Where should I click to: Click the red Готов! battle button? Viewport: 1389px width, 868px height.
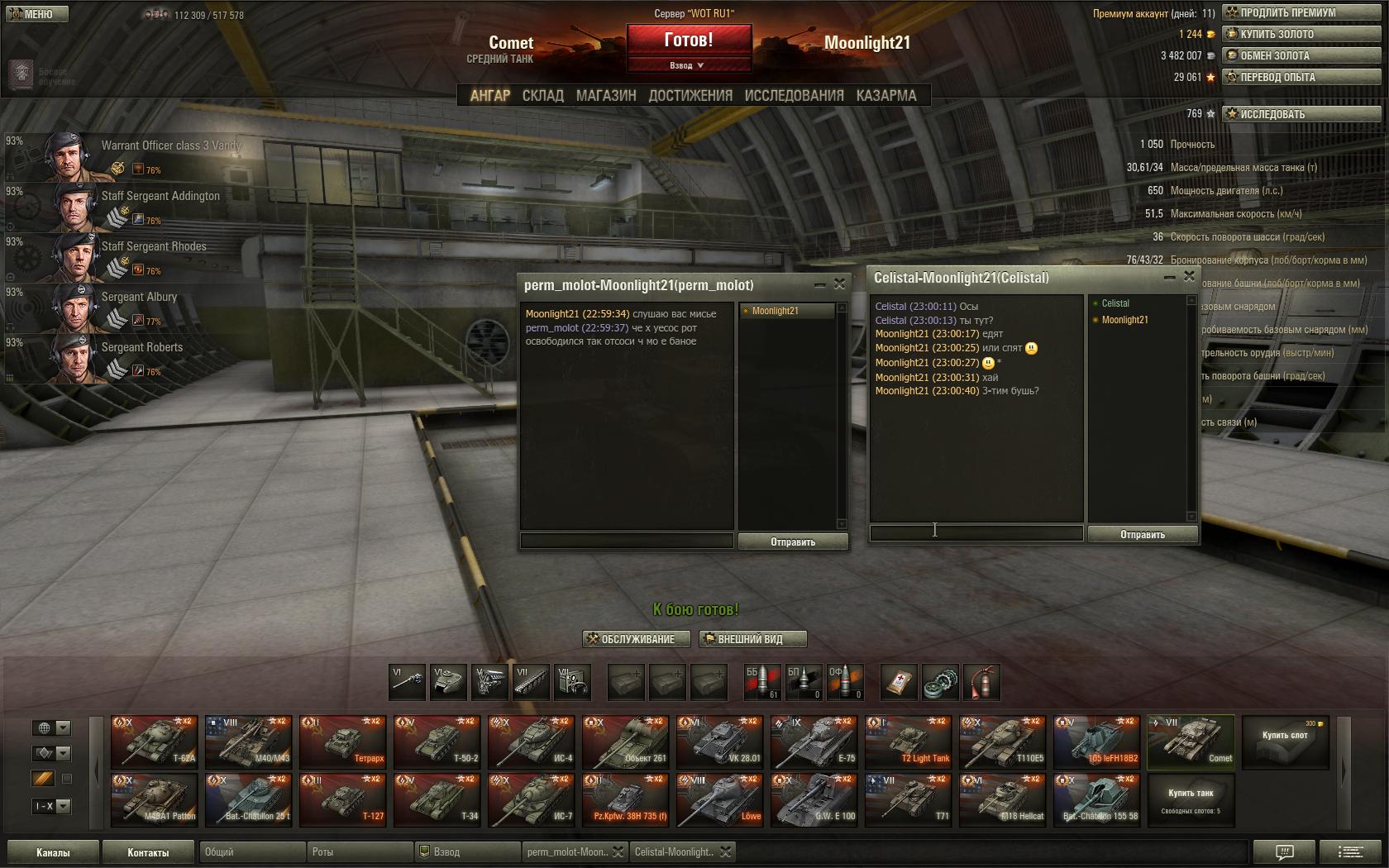coord(688,40)
